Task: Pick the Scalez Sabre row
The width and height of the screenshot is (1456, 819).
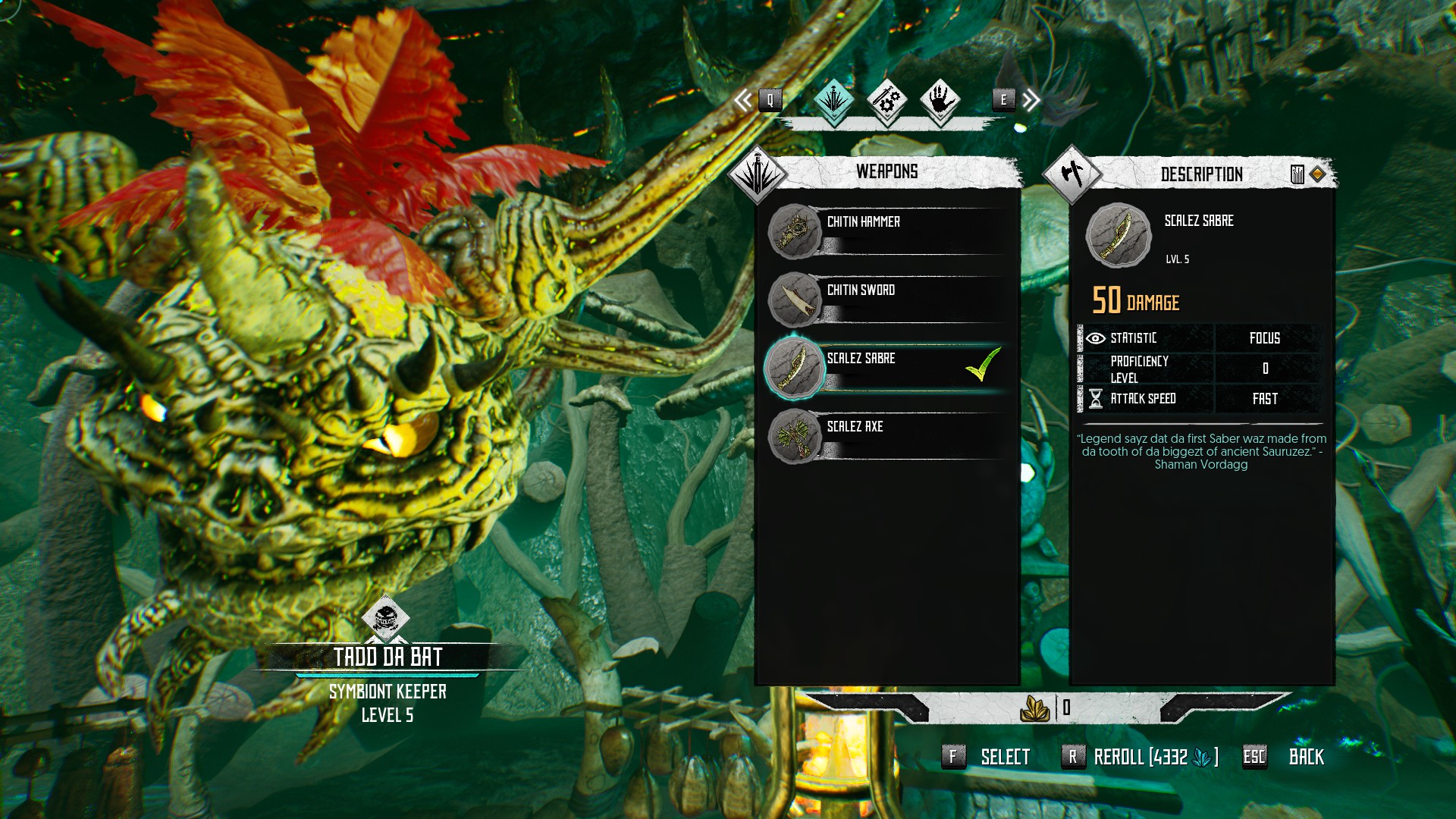Action: (x=887, y=367)
